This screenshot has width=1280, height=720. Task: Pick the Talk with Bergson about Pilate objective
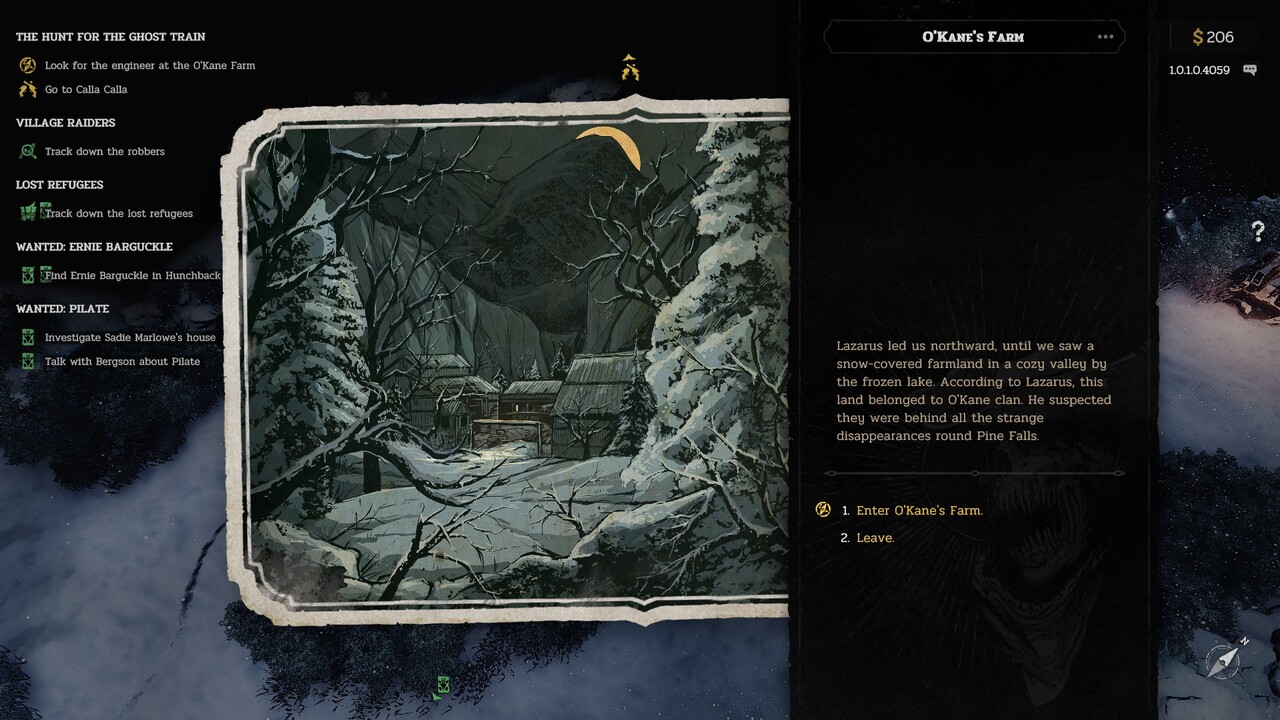[122, 361]
